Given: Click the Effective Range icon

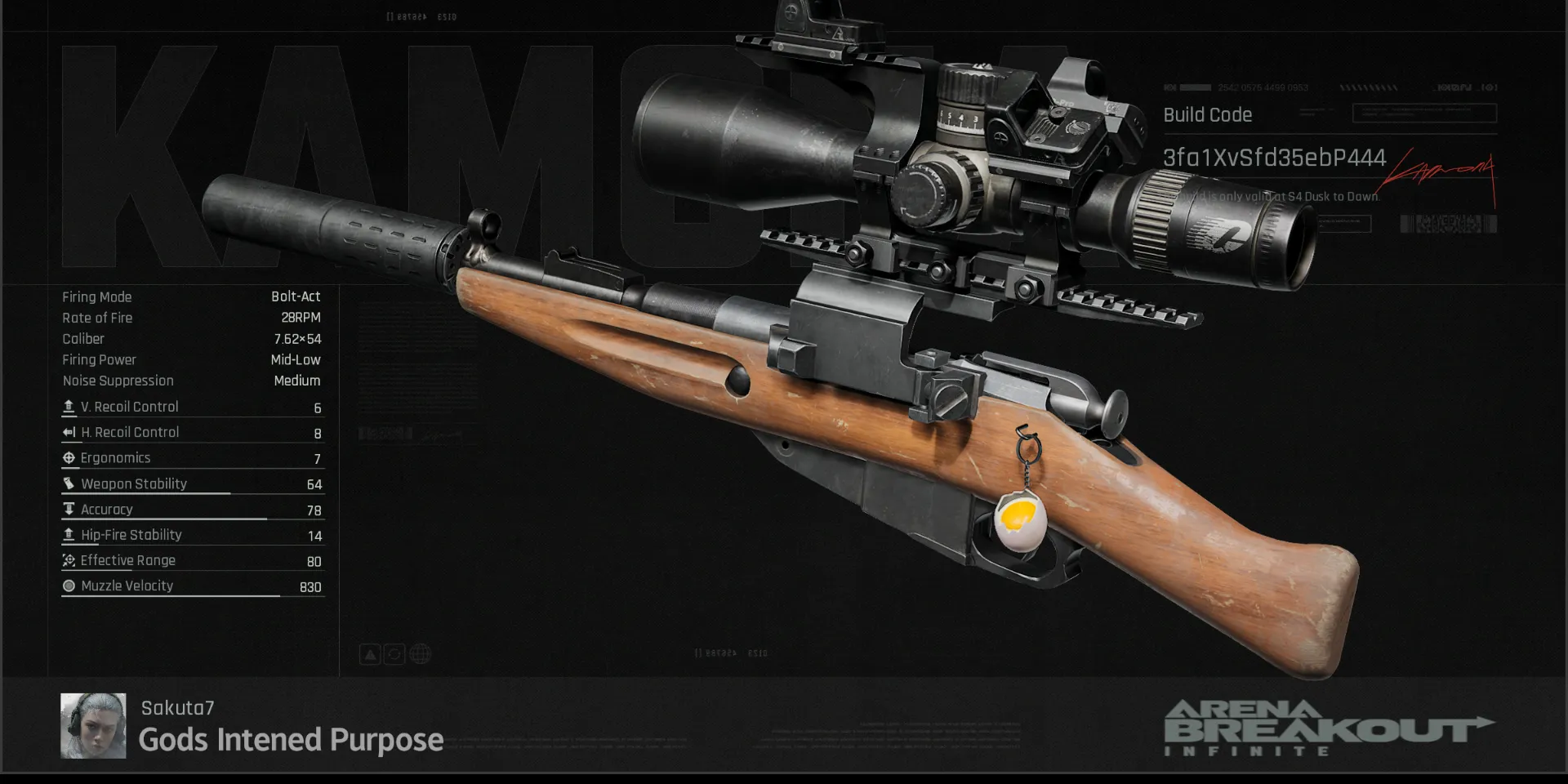Looking at the screenshot, I should coord(69,560).
